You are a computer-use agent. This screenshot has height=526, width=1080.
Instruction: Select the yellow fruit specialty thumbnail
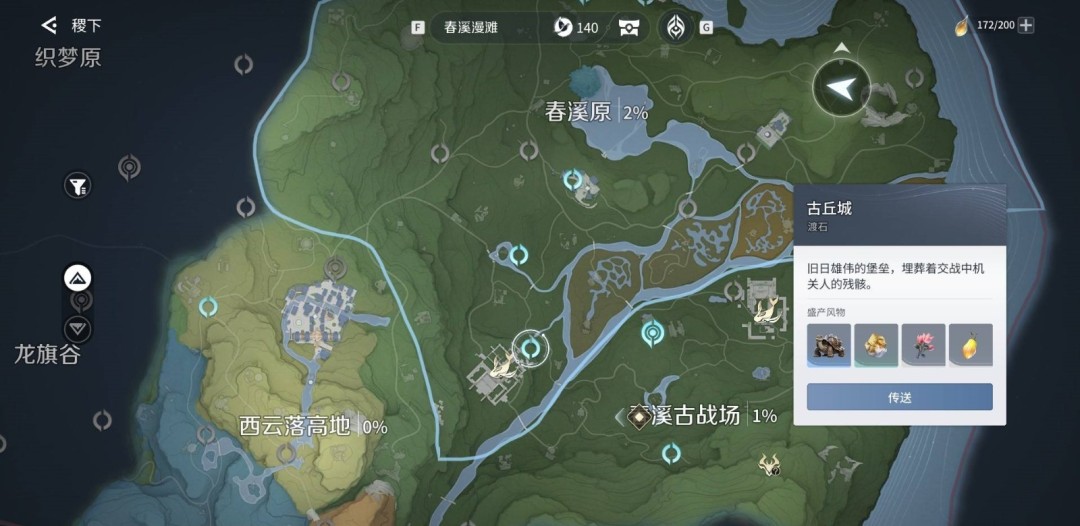[970, 344]
